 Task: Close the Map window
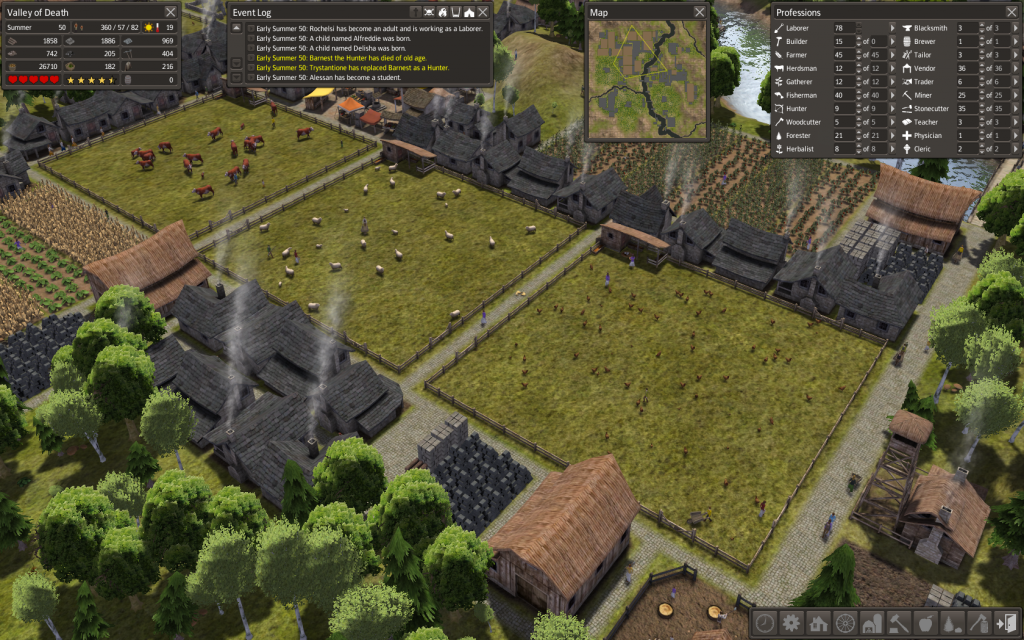699,12
